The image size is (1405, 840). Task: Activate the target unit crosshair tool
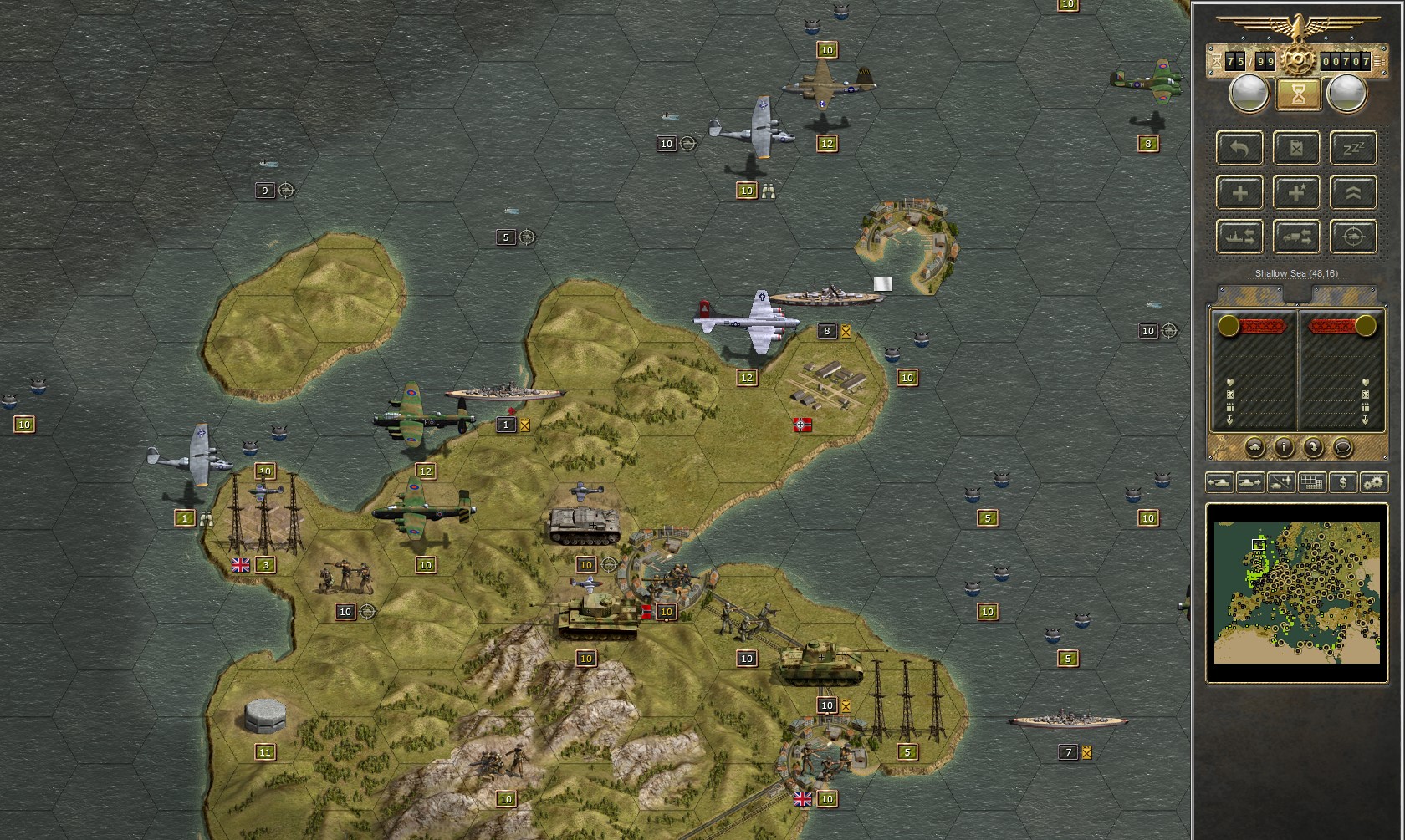(x=1353, y=237)
